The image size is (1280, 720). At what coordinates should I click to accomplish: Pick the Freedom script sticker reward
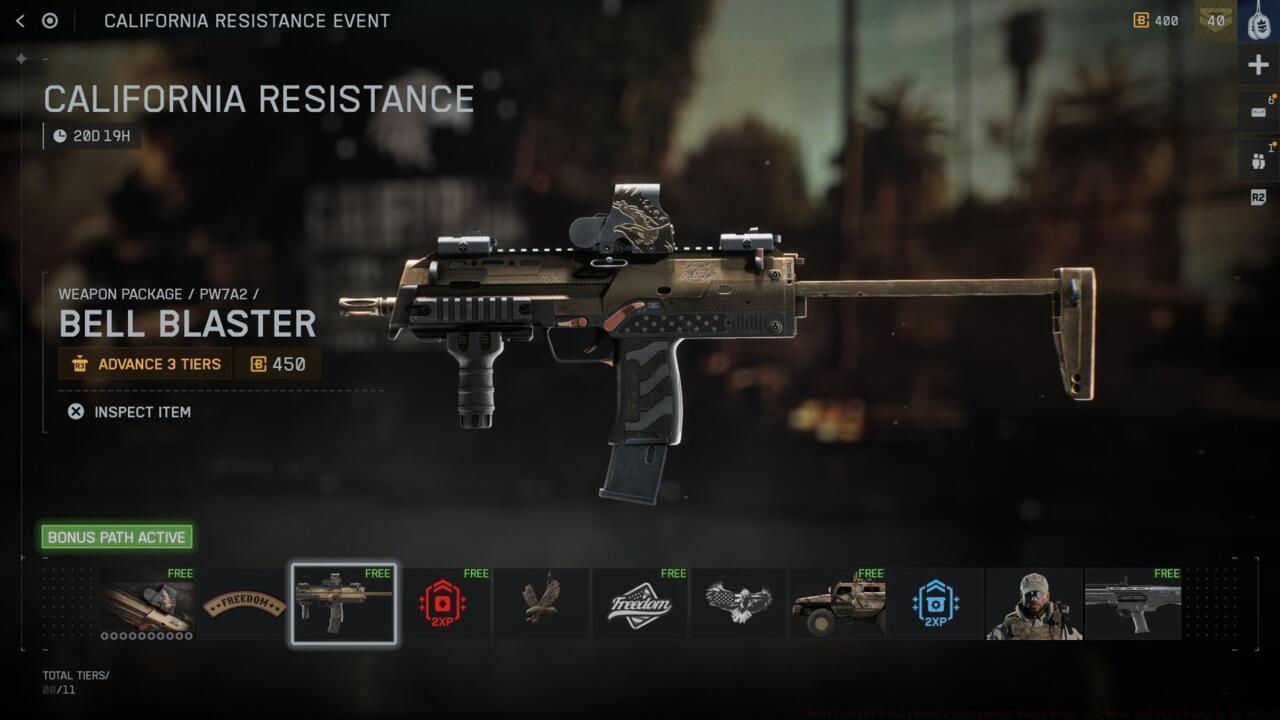point(640,604)
